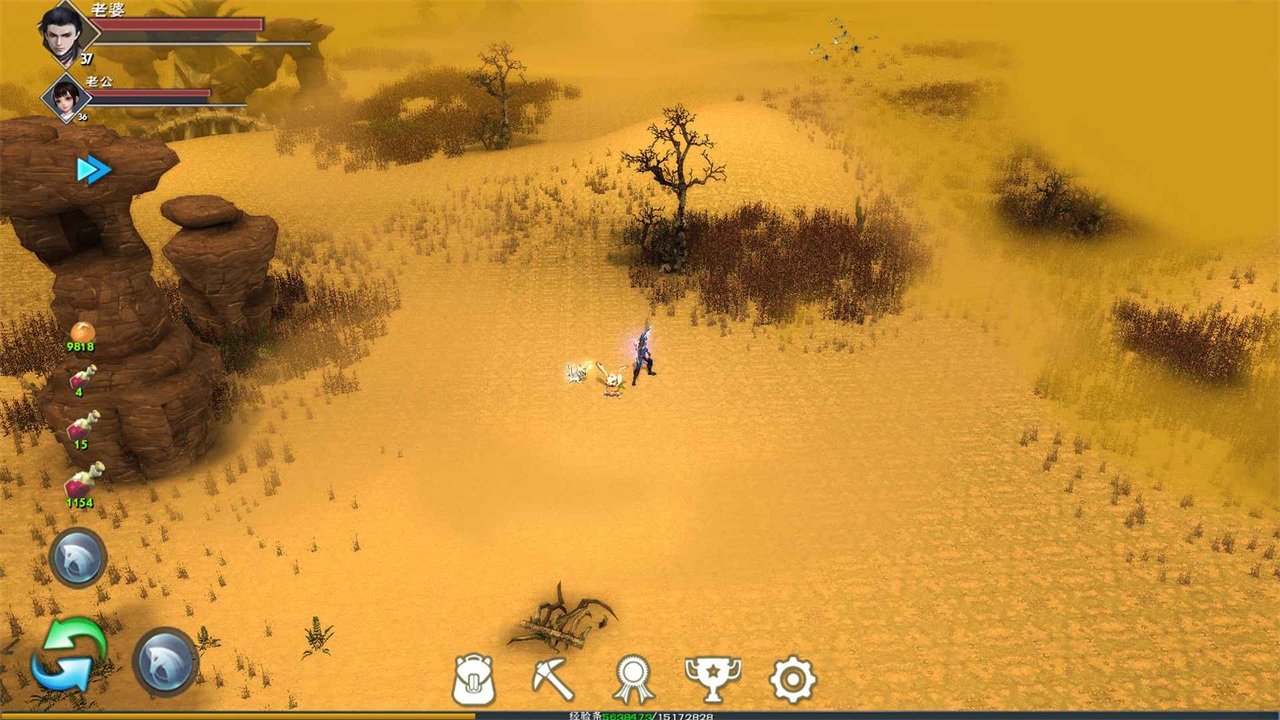
Task: Use the red potion with count 4
Action: tap(81, 378)
